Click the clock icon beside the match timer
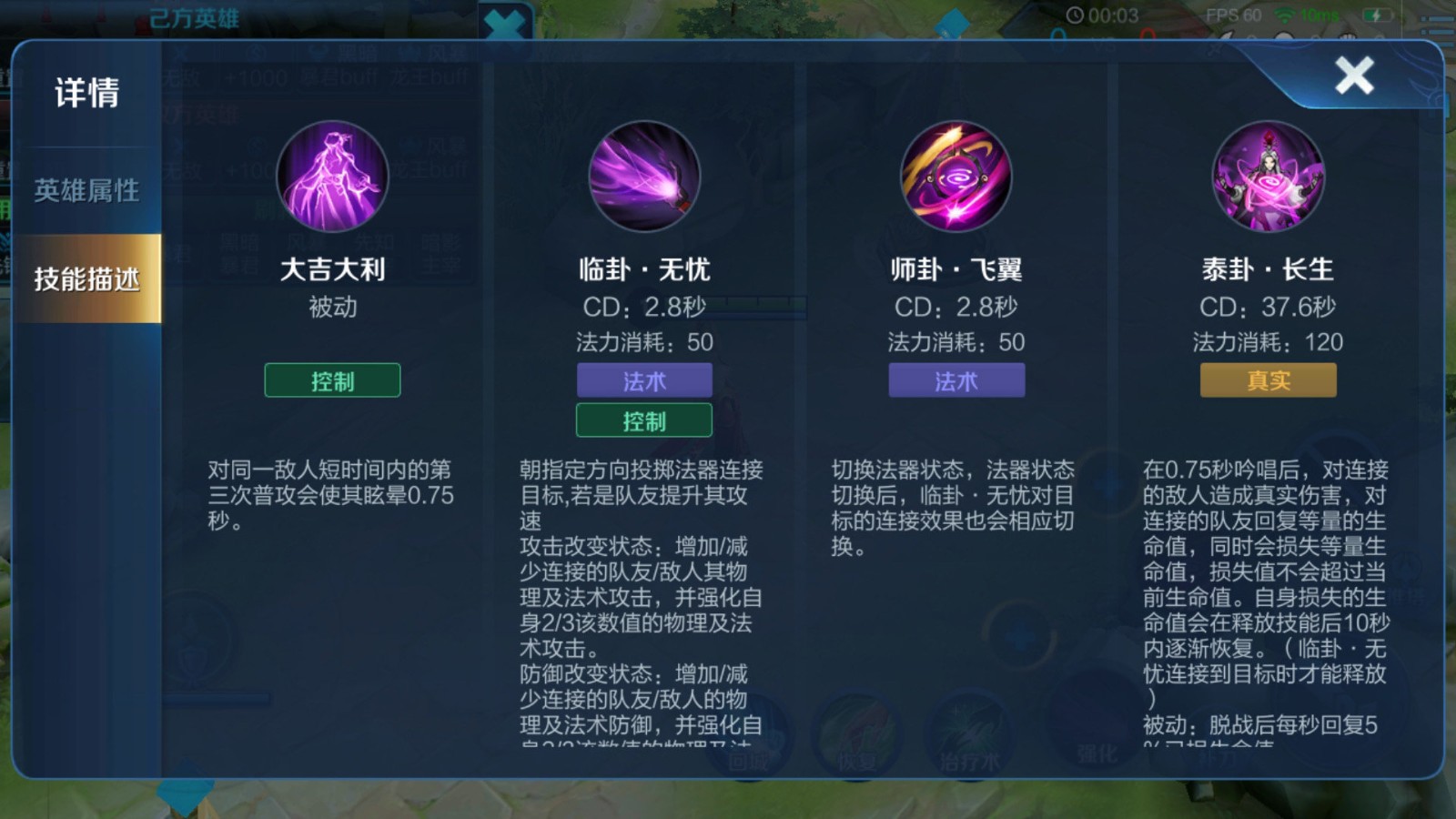Viewport: 1456px width, 819px height. (x=1077, y=15)
